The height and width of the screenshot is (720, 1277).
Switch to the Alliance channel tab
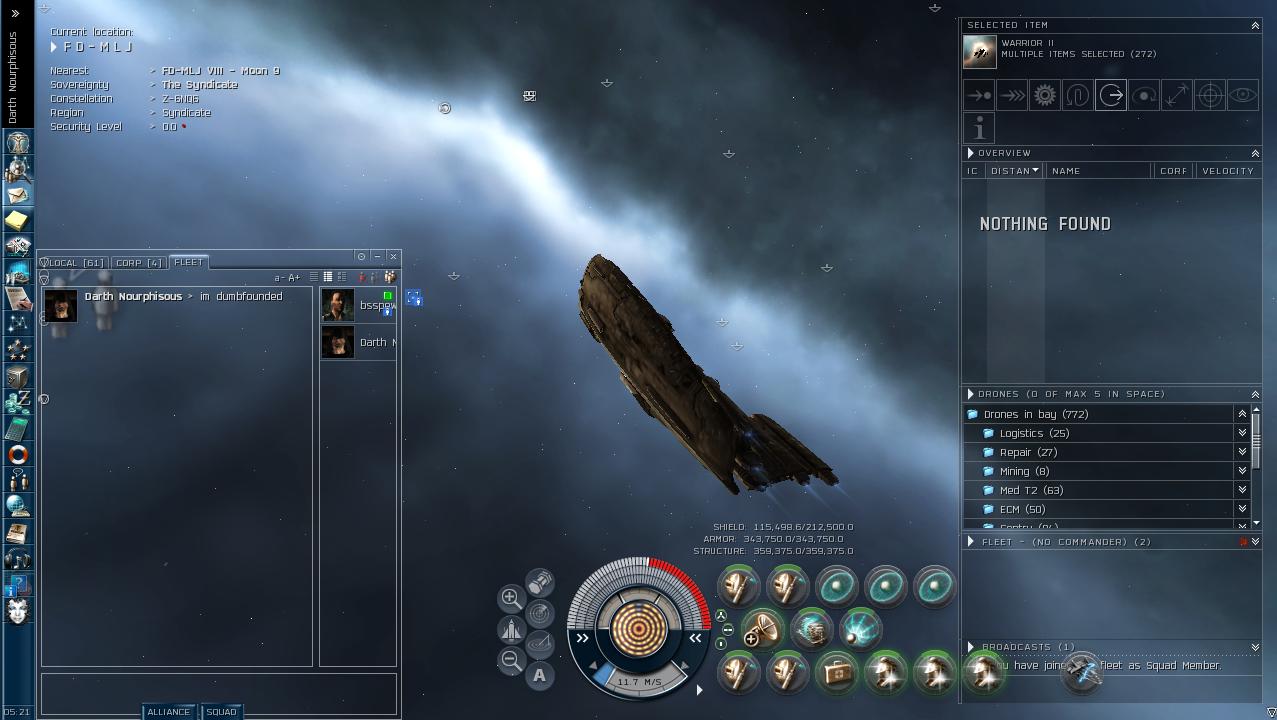pyautogui.click(x=168, y=712)
